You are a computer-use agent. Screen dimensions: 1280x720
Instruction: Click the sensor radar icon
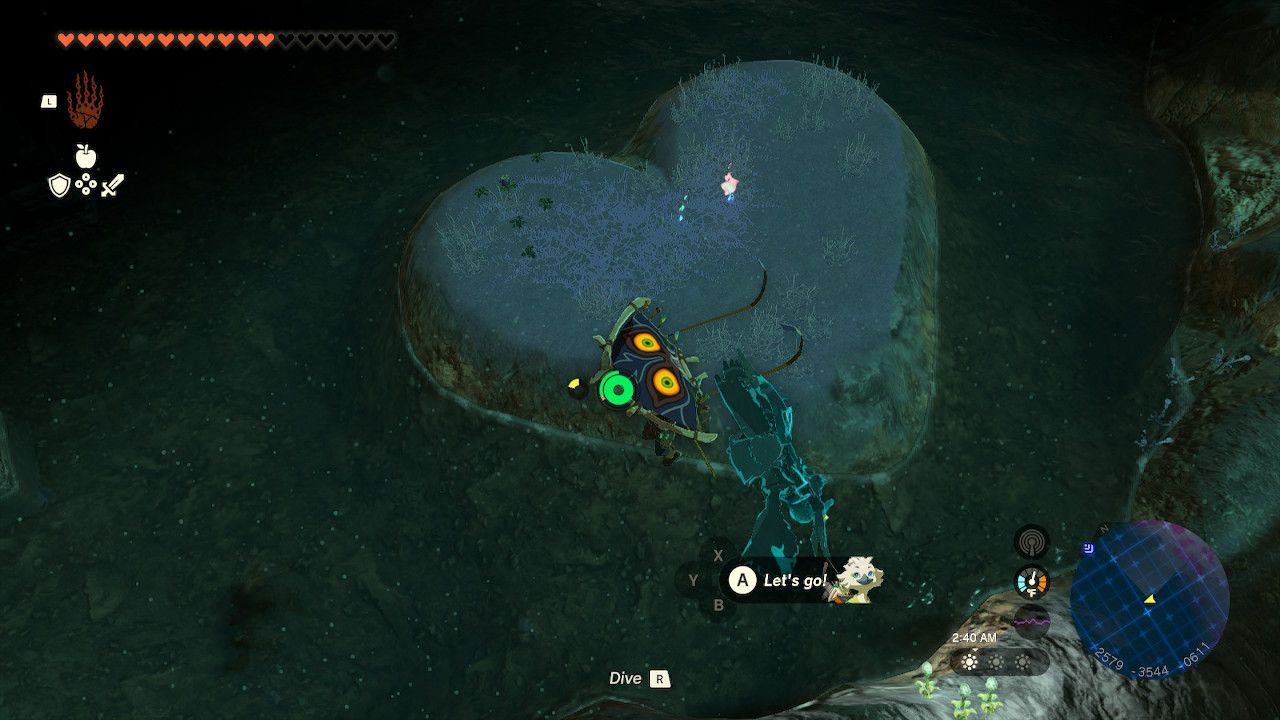click(1031, 542)
